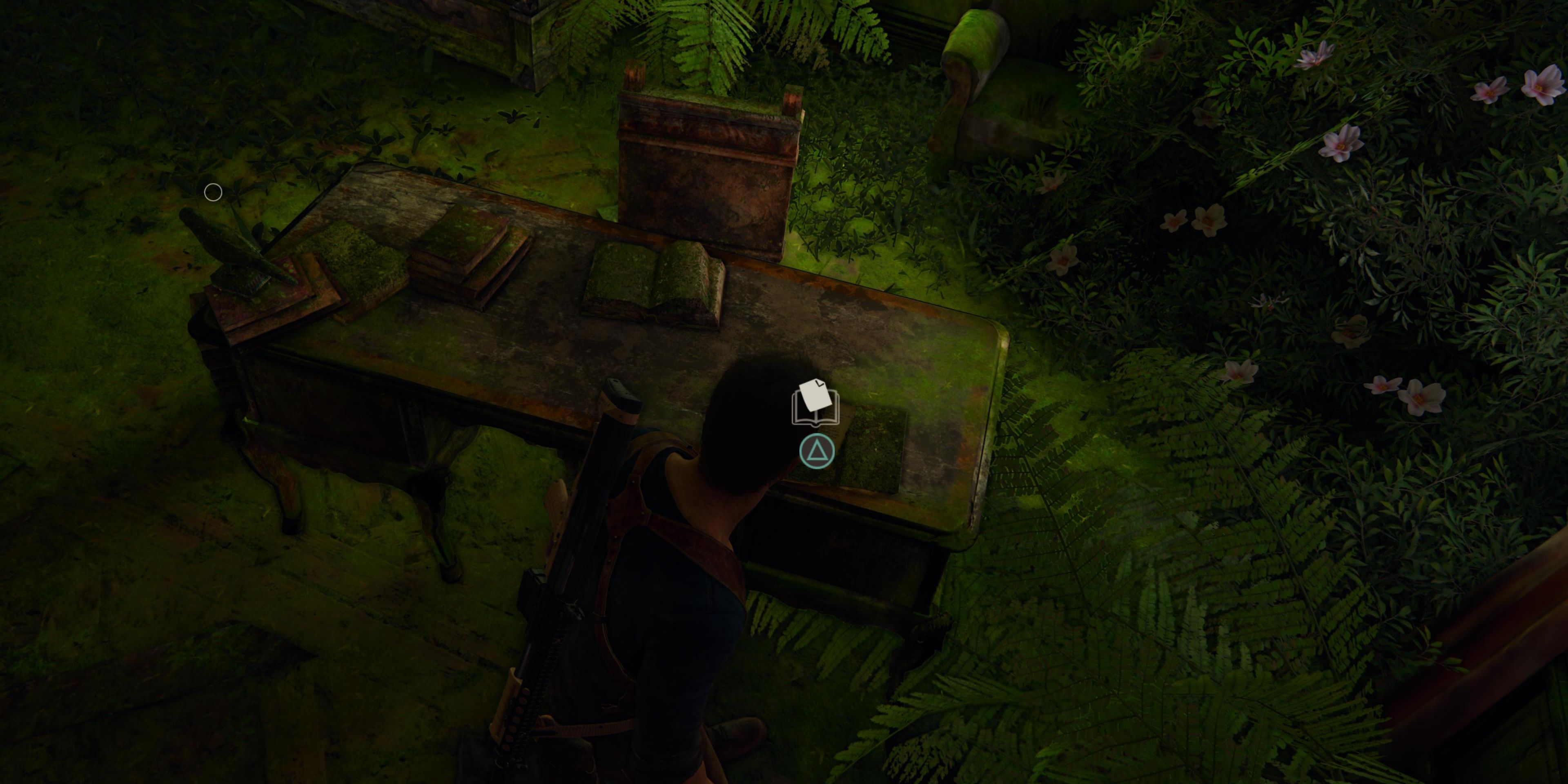Click the circular aiming reticle
Viewport: 1568px width, 784px height.
click(213, 192)
